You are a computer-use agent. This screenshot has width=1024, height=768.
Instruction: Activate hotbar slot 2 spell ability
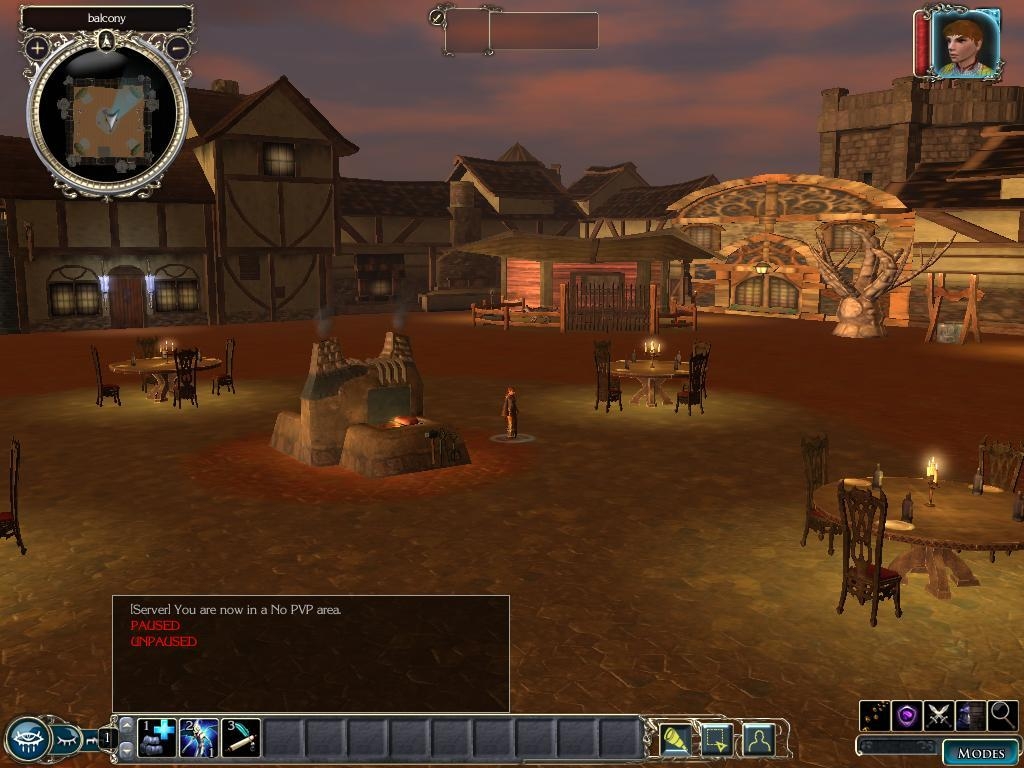199,739
